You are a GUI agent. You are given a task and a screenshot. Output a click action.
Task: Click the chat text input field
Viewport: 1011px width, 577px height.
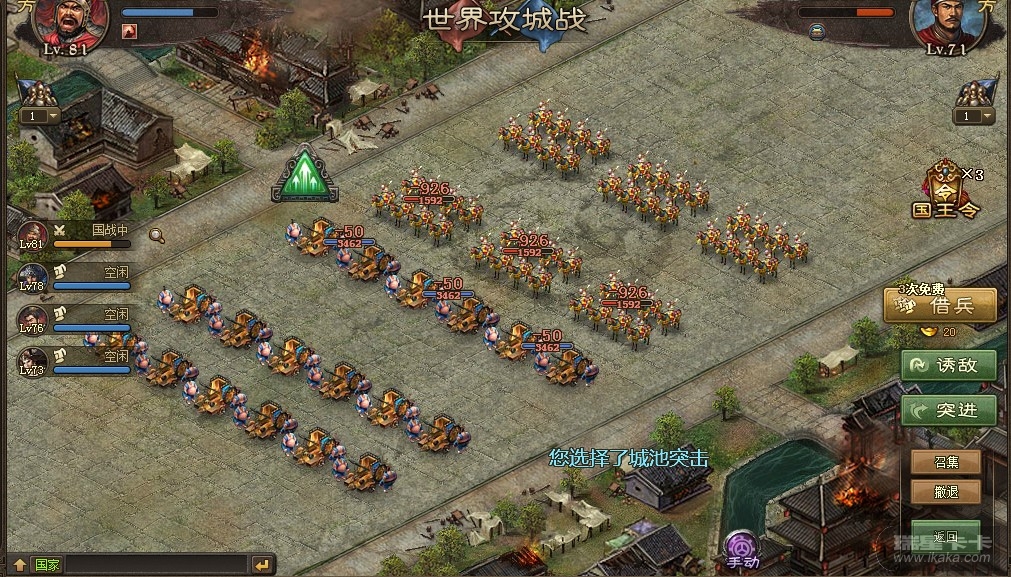point(155,565)
